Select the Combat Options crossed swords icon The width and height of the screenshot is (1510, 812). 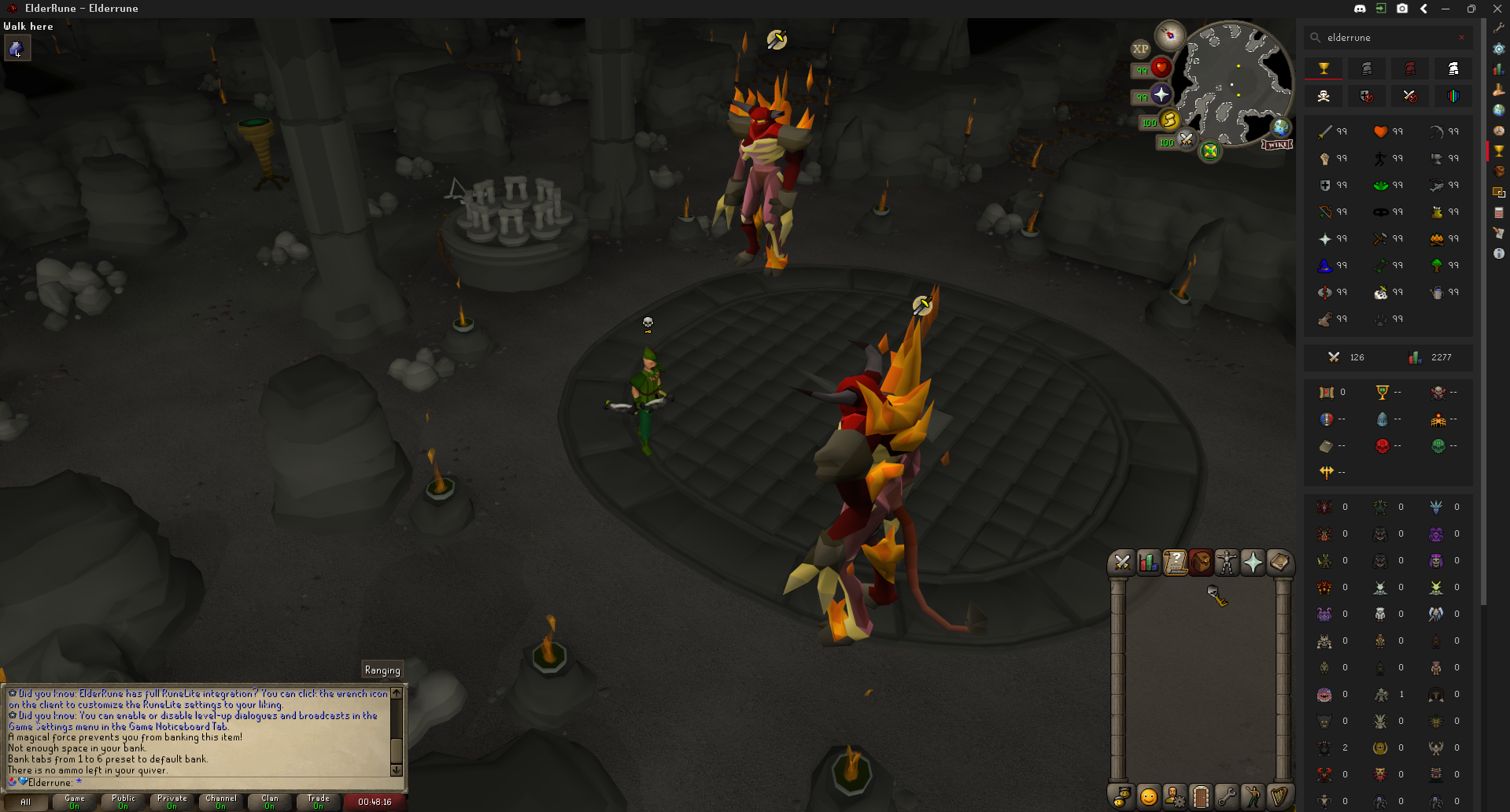click(1122, 562)
